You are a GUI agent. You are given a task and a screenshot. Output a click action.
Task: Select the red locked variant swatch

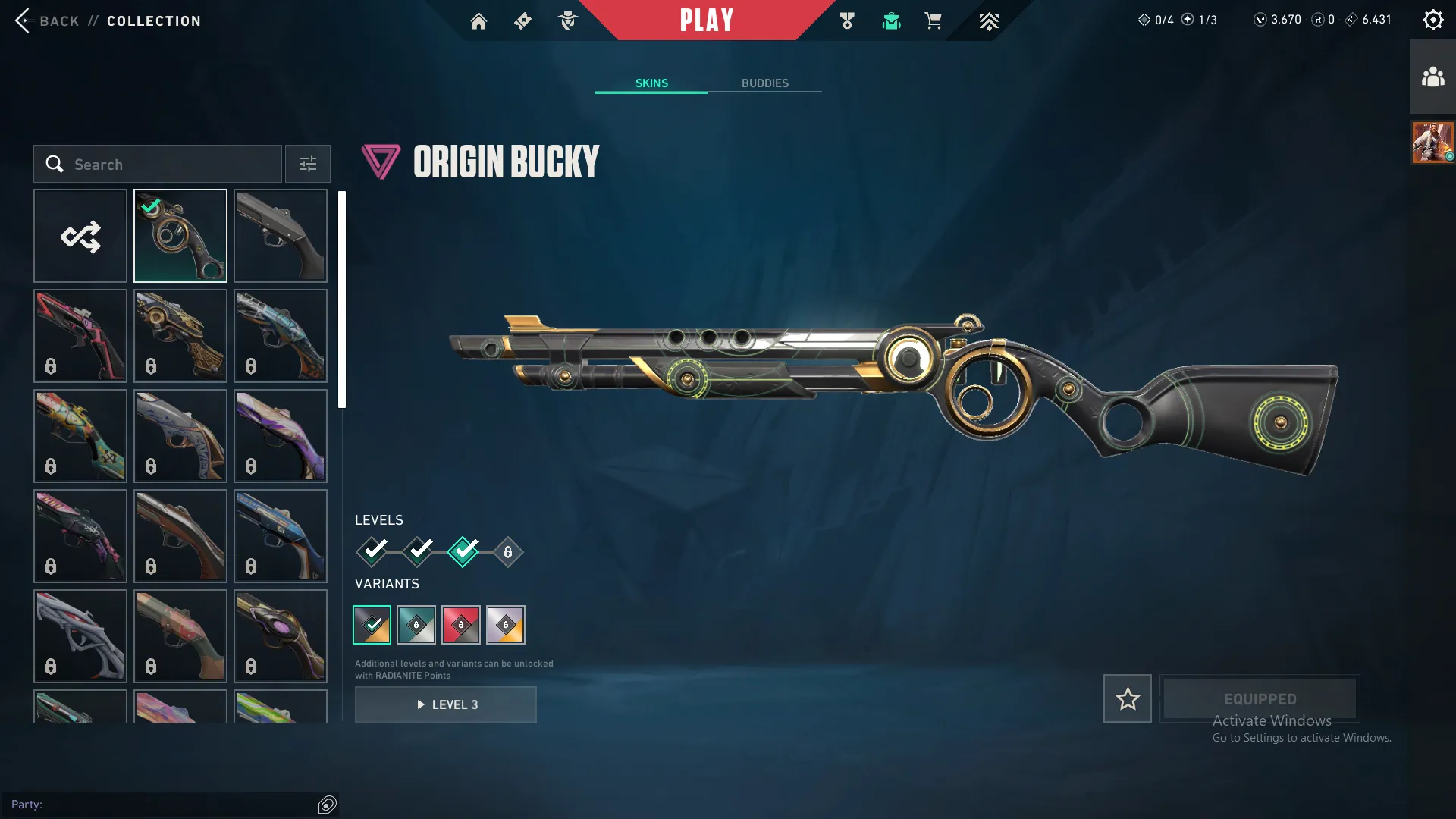pos(462,625)
